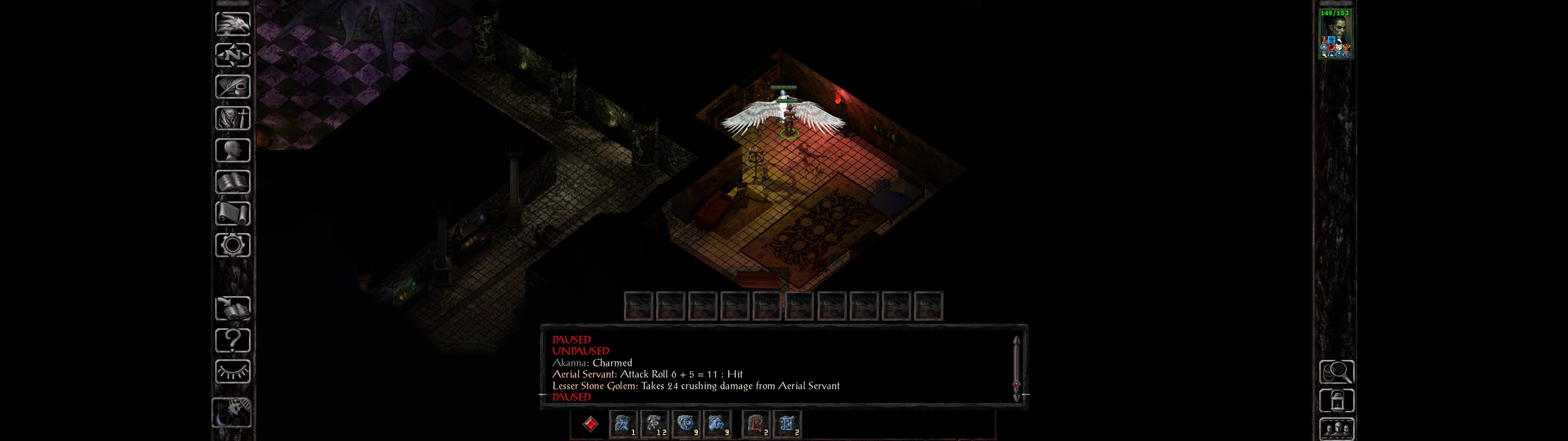Open the character record head button
This screenshot has width=1568, height=441.
click(232, 150)
